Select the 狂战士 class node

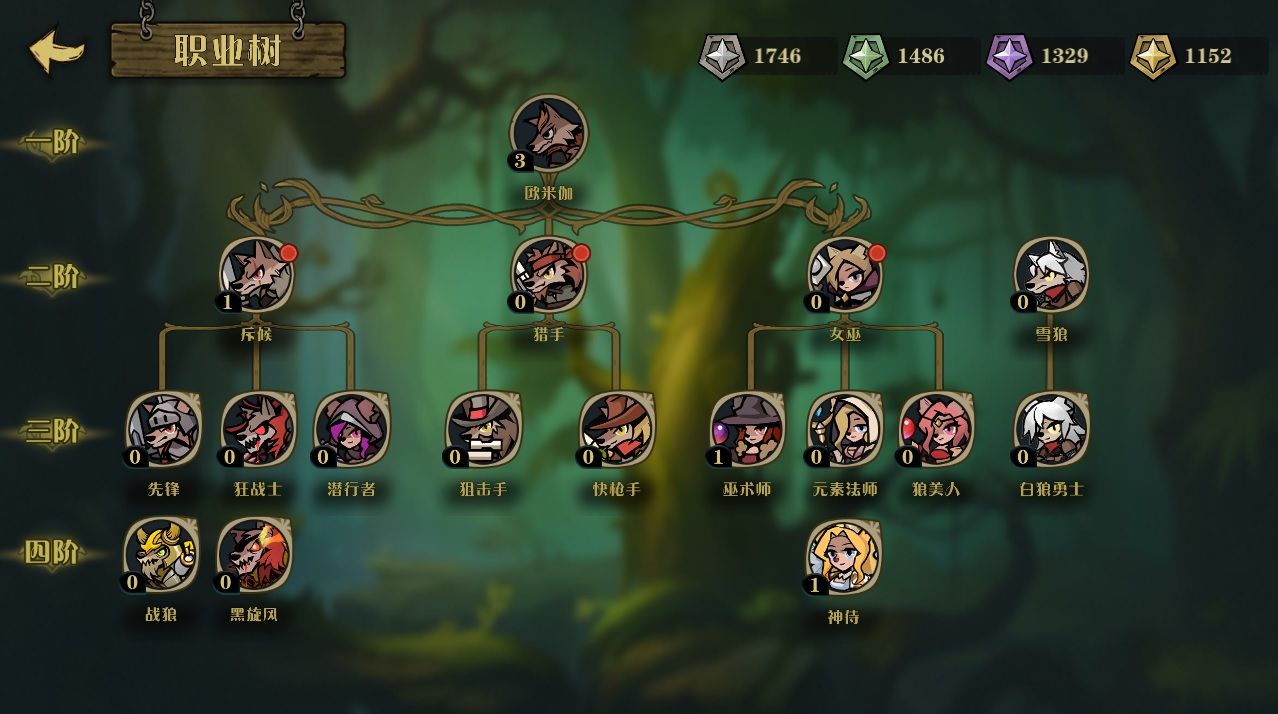pyautogui.click(x=257, y=429)
